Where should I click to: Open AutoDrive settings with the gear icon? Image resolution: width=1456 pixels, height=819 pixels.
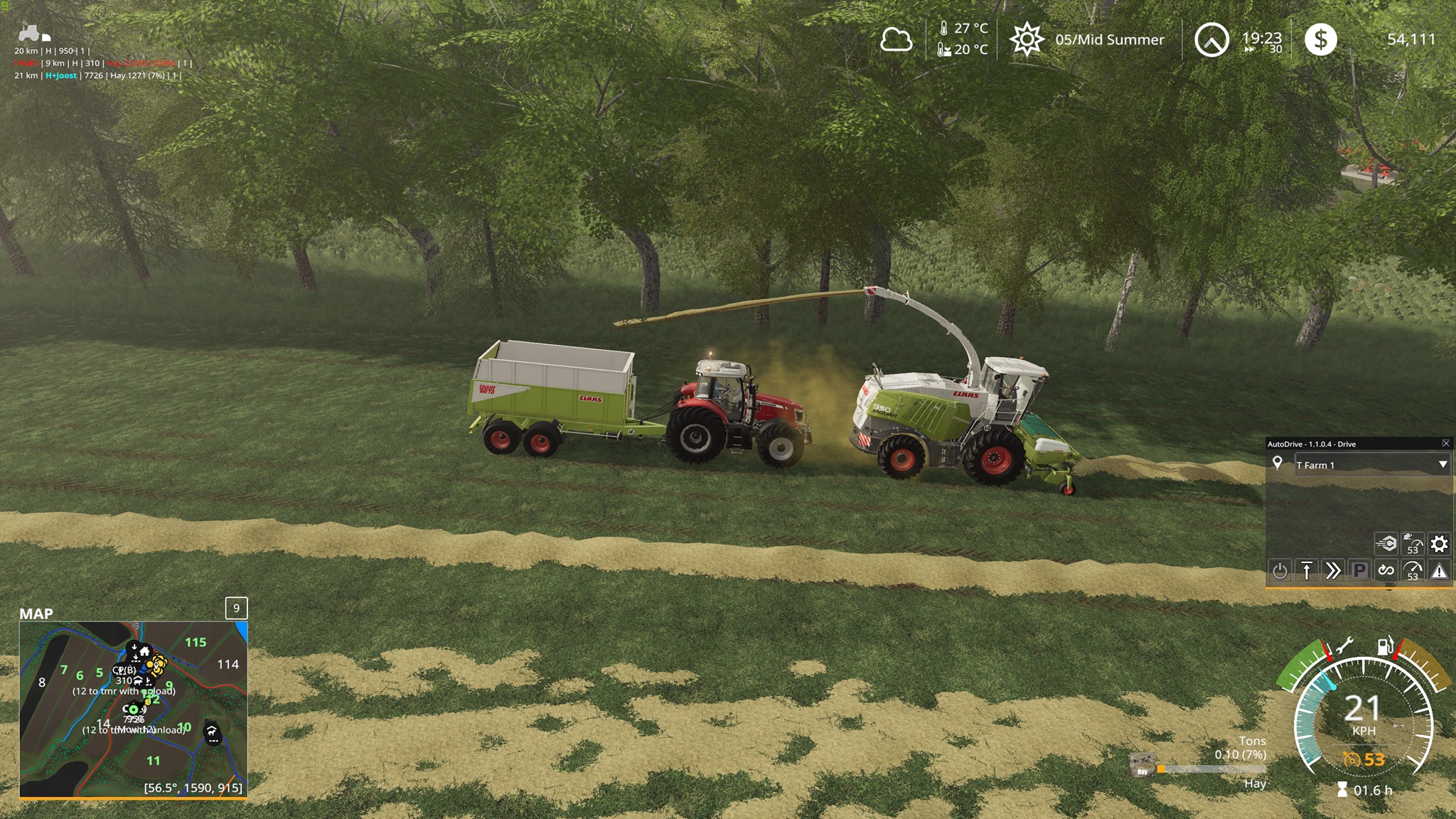(x=1439, y=544)
